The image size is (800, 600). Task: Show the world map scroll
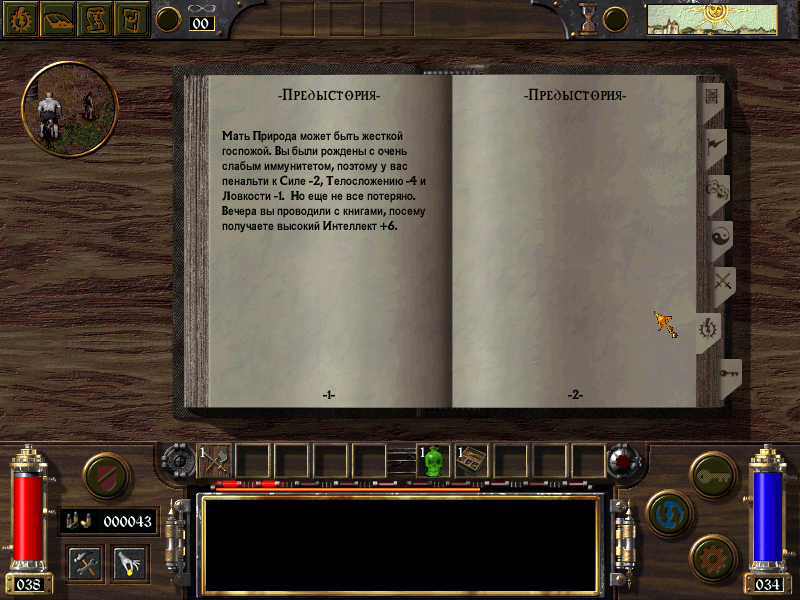tap(95, 18)
